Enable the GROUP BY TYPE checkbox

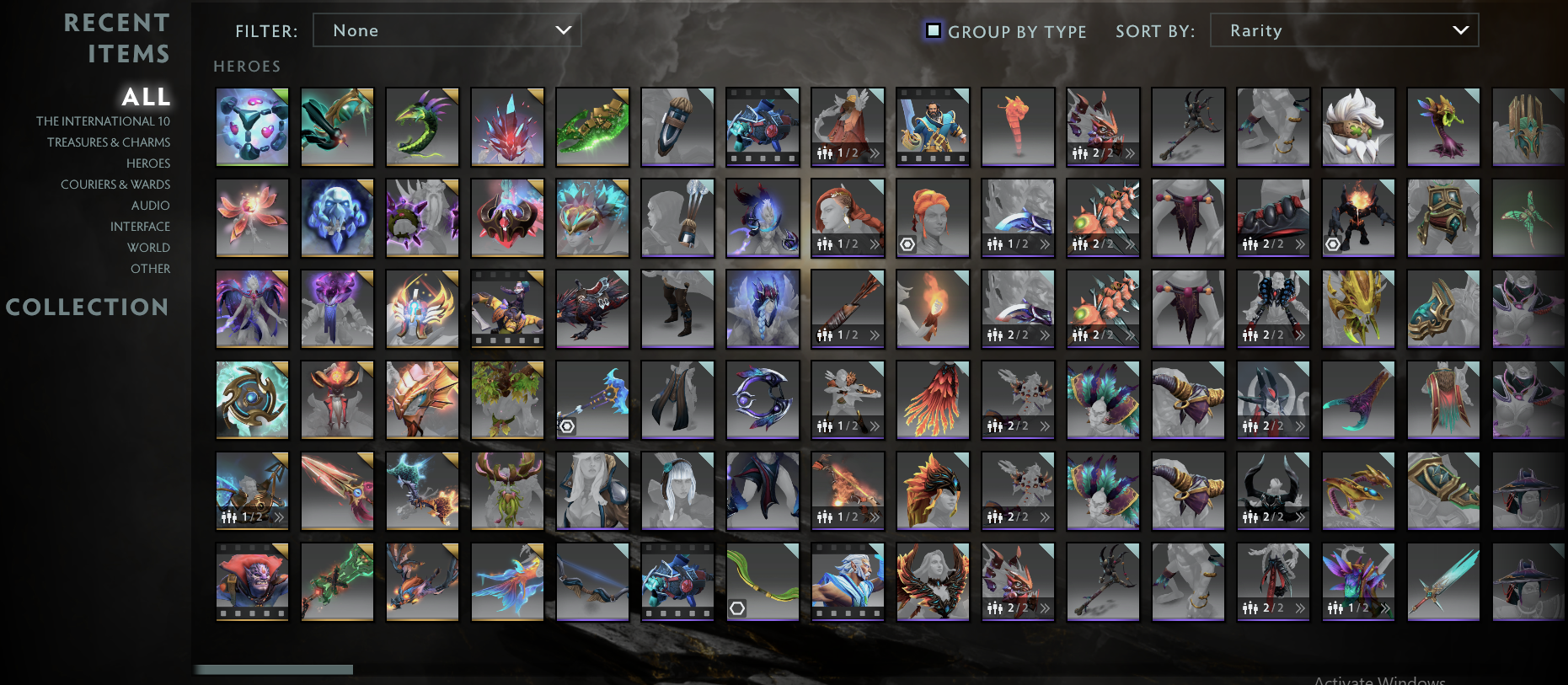(932, 30)
